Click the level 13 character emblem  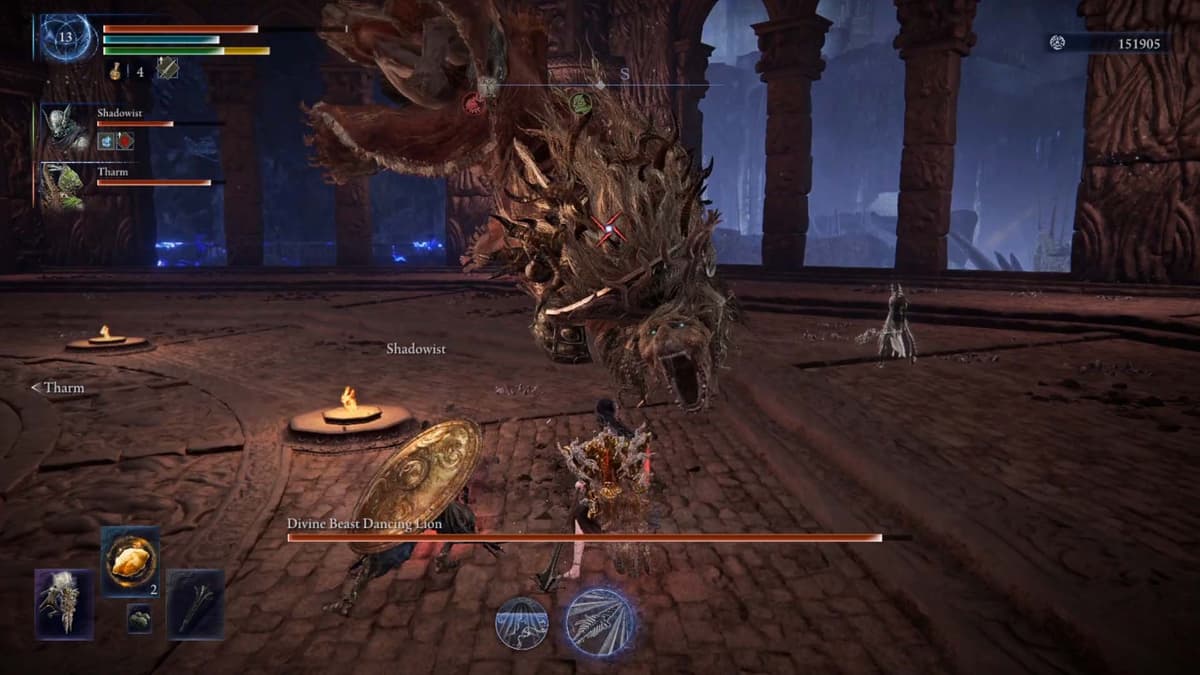(68, 38)
